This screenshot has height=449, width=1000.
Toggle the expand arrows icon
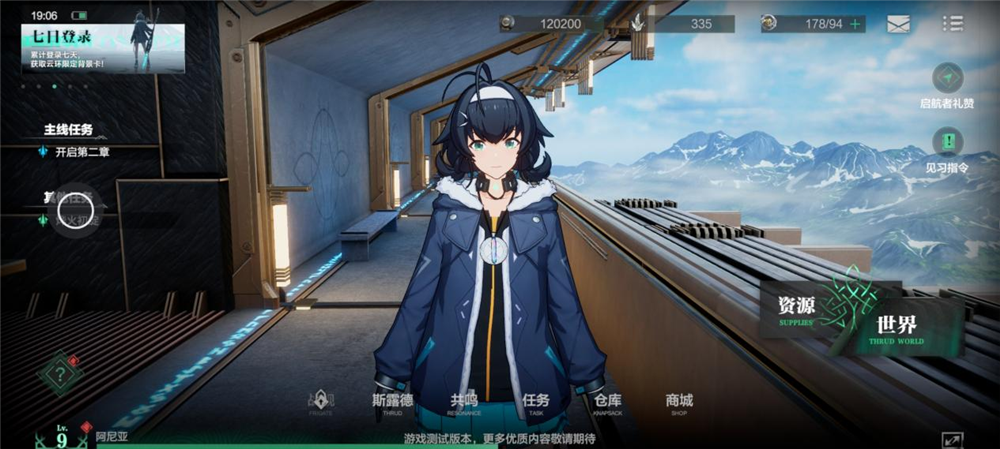[x=951, y=439]
